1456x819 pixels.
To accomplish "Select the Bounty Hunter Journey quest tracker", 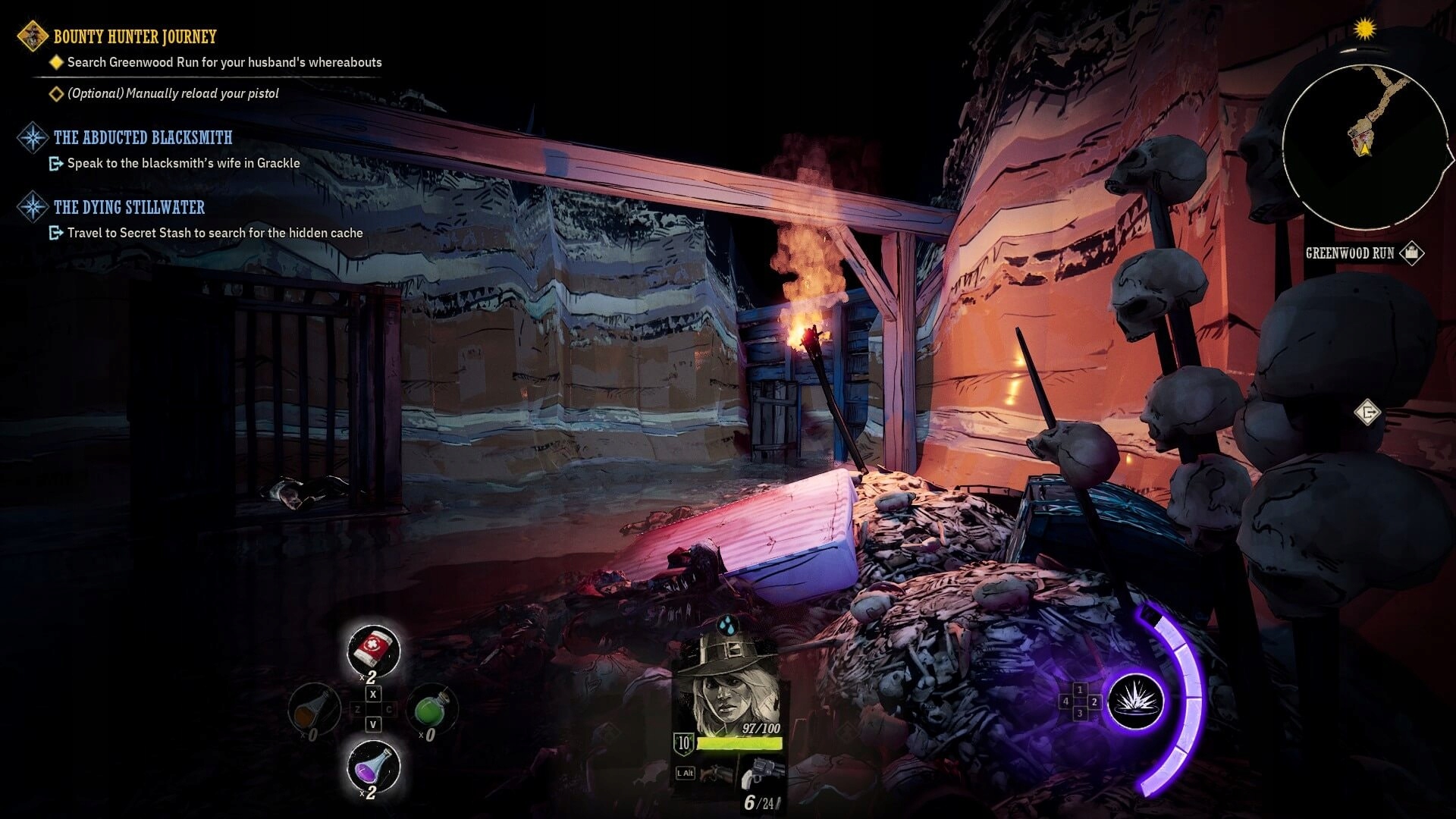I will [134, 36].
